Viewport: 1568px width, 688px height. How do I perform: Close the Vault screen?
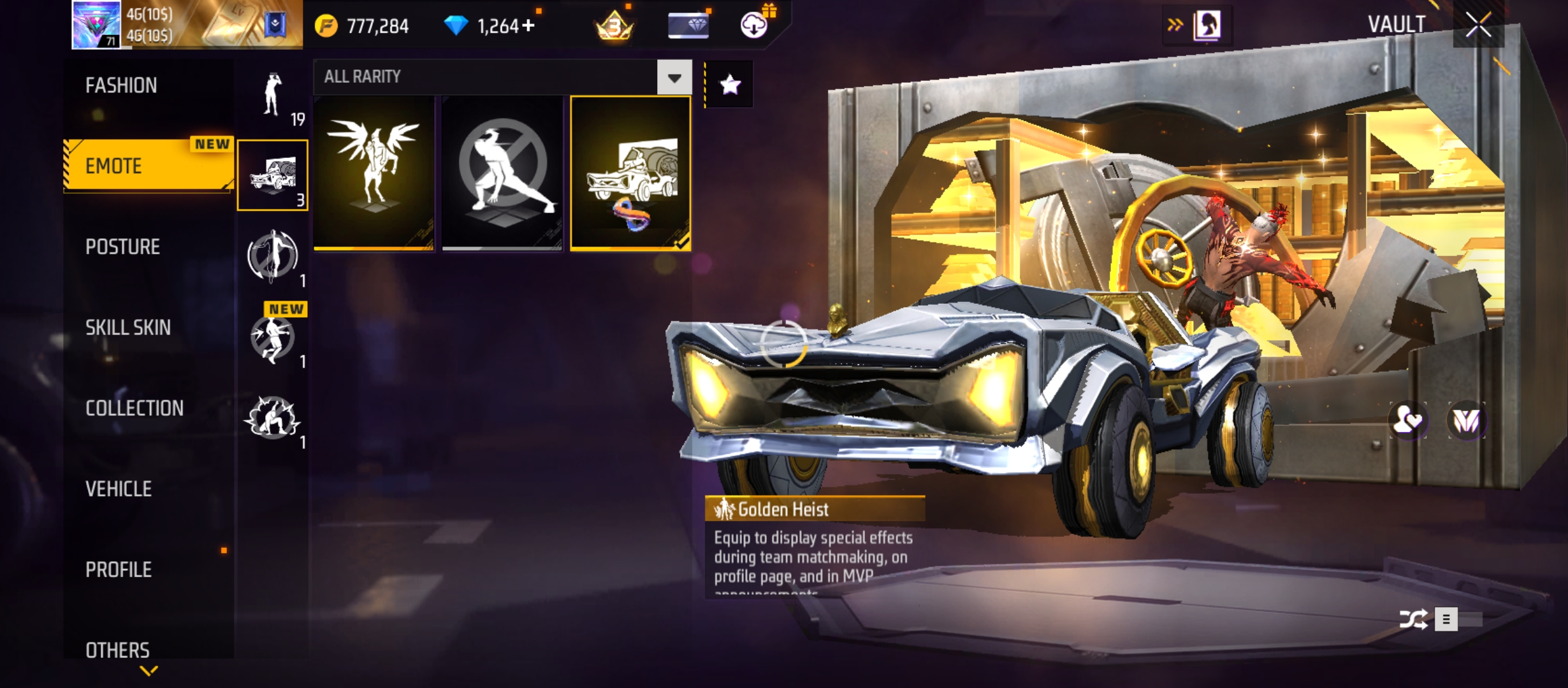pyautogui.click(x=1478, y=25)
